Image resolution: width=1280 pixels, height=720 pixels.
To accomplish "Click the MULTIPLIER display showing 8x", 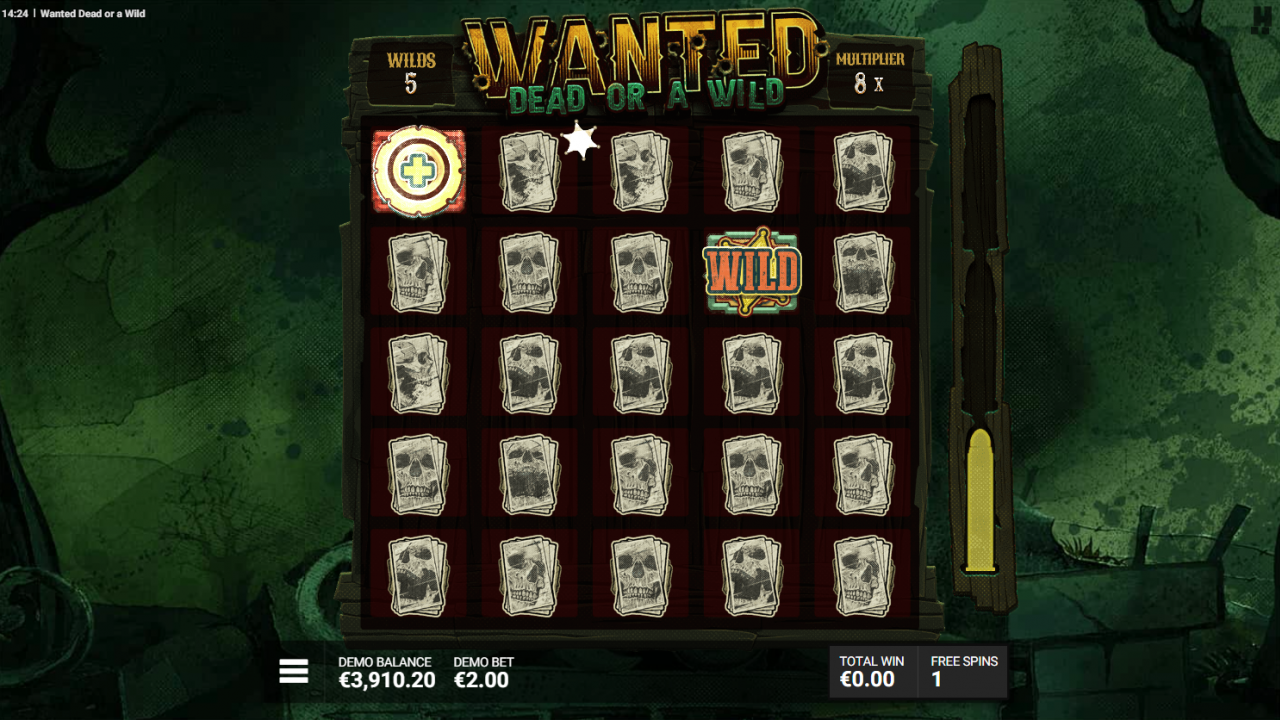I will coord(869,71).
